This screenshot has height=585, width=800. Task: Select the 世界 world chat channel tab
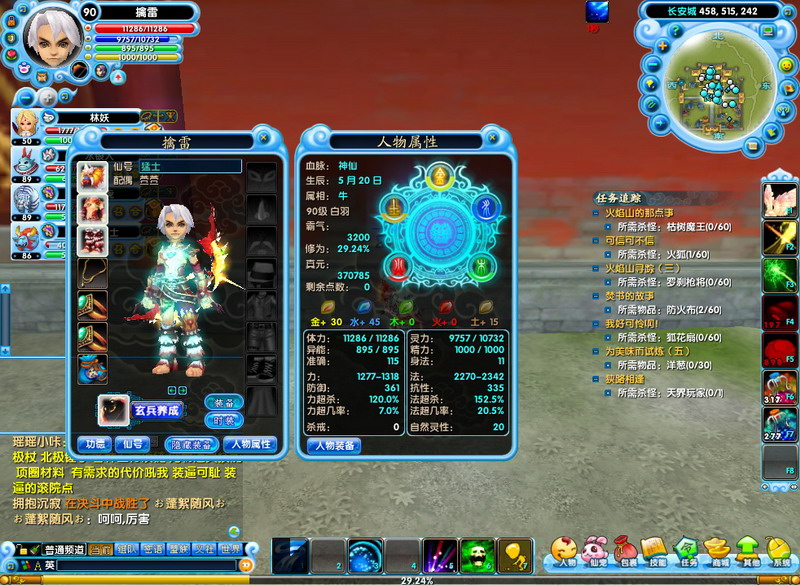pyautogui.click(x=230, y=549)
